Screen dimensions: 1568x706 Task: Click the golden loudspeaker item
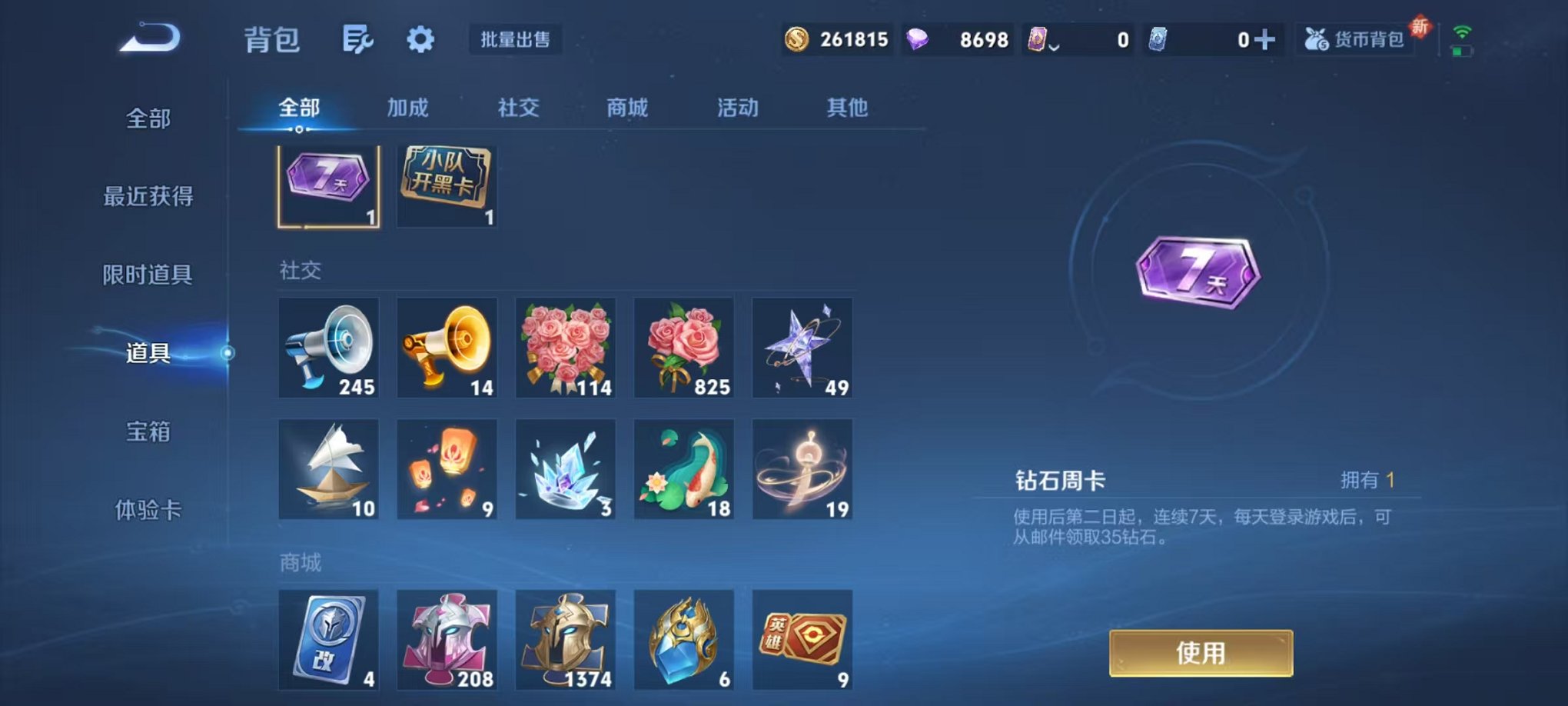point(447,348)
